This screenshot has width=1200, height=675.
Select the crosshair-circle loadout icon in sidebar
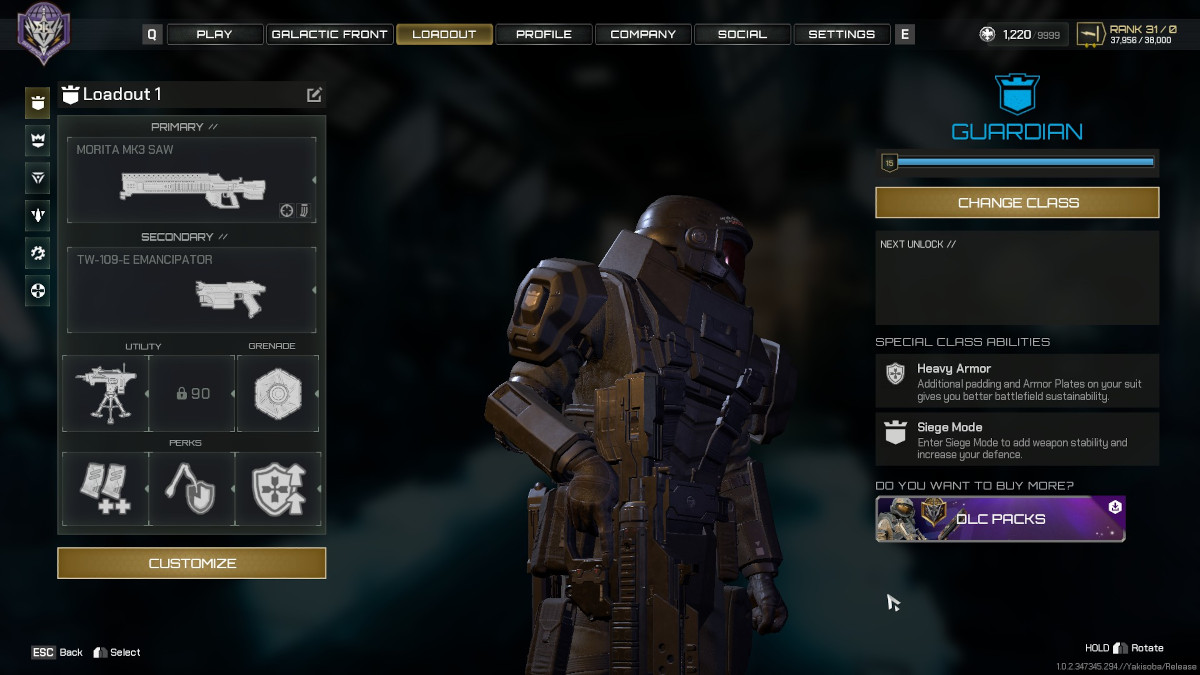point(38,291)
